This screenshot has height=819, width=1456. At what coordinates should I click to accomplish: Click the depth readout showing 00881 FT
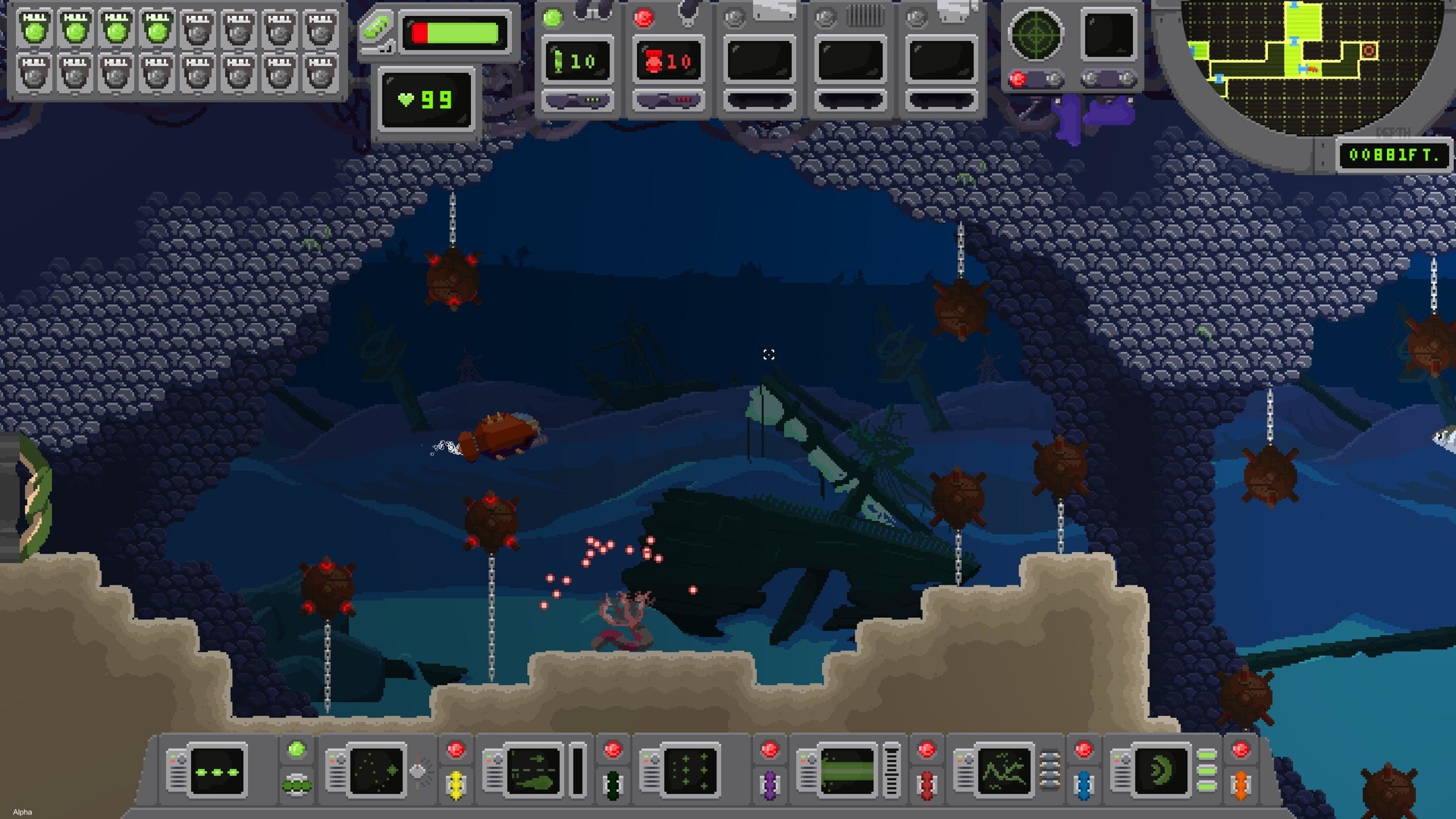click(1394, 155)
